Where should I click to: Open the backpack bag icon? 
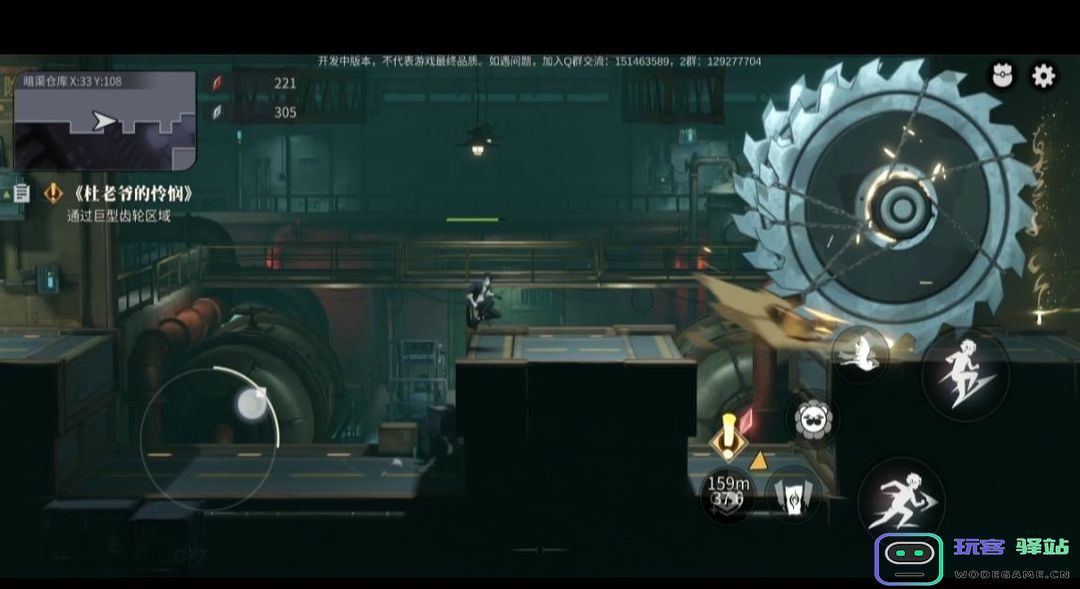pyautogui.click(x=1001, y=76)
